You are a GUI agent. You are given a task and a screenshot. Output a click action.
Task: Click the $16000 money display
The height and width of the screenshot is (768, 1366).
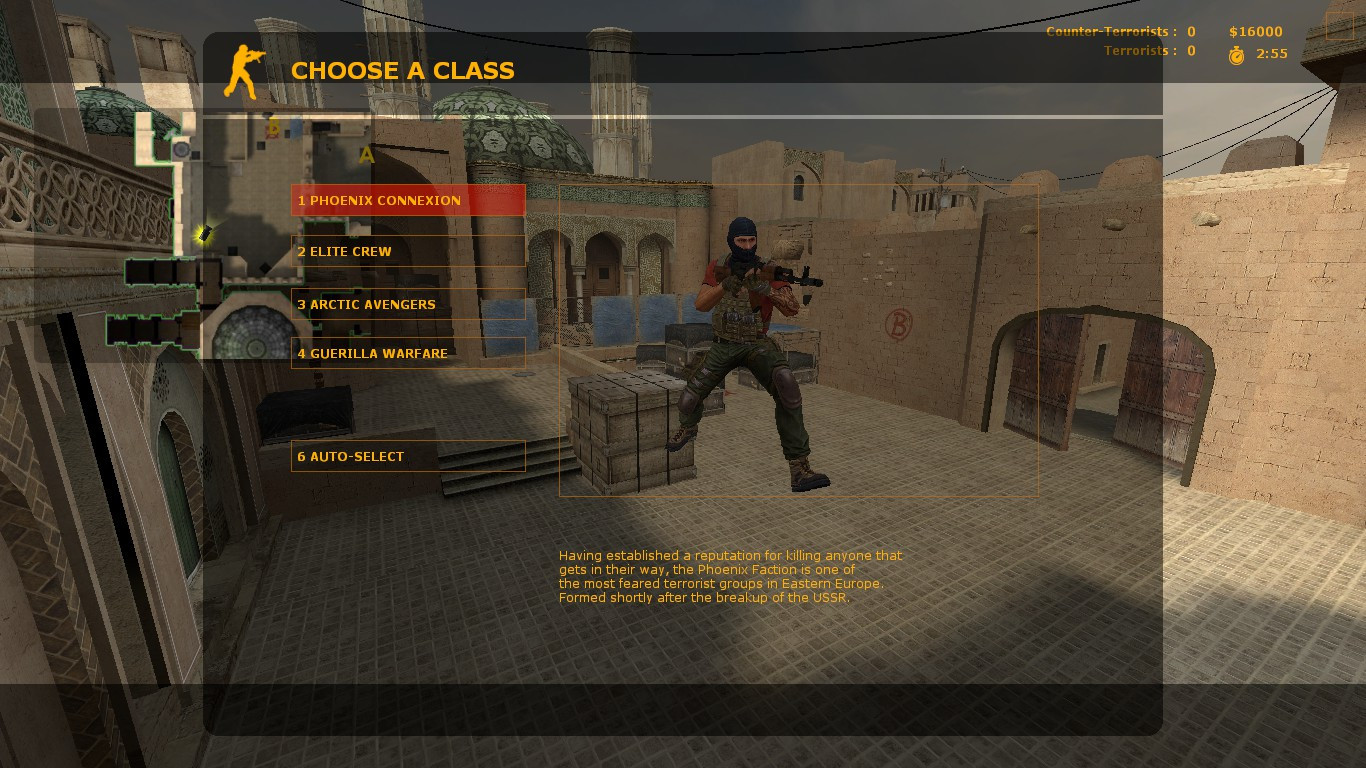[x=1255, y=31]
